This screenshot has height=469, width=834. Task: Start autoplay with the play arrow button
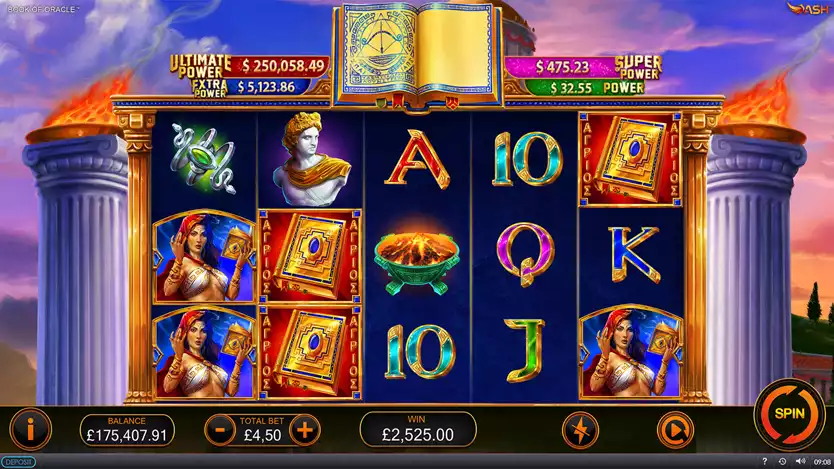click(x=675, y=430)
